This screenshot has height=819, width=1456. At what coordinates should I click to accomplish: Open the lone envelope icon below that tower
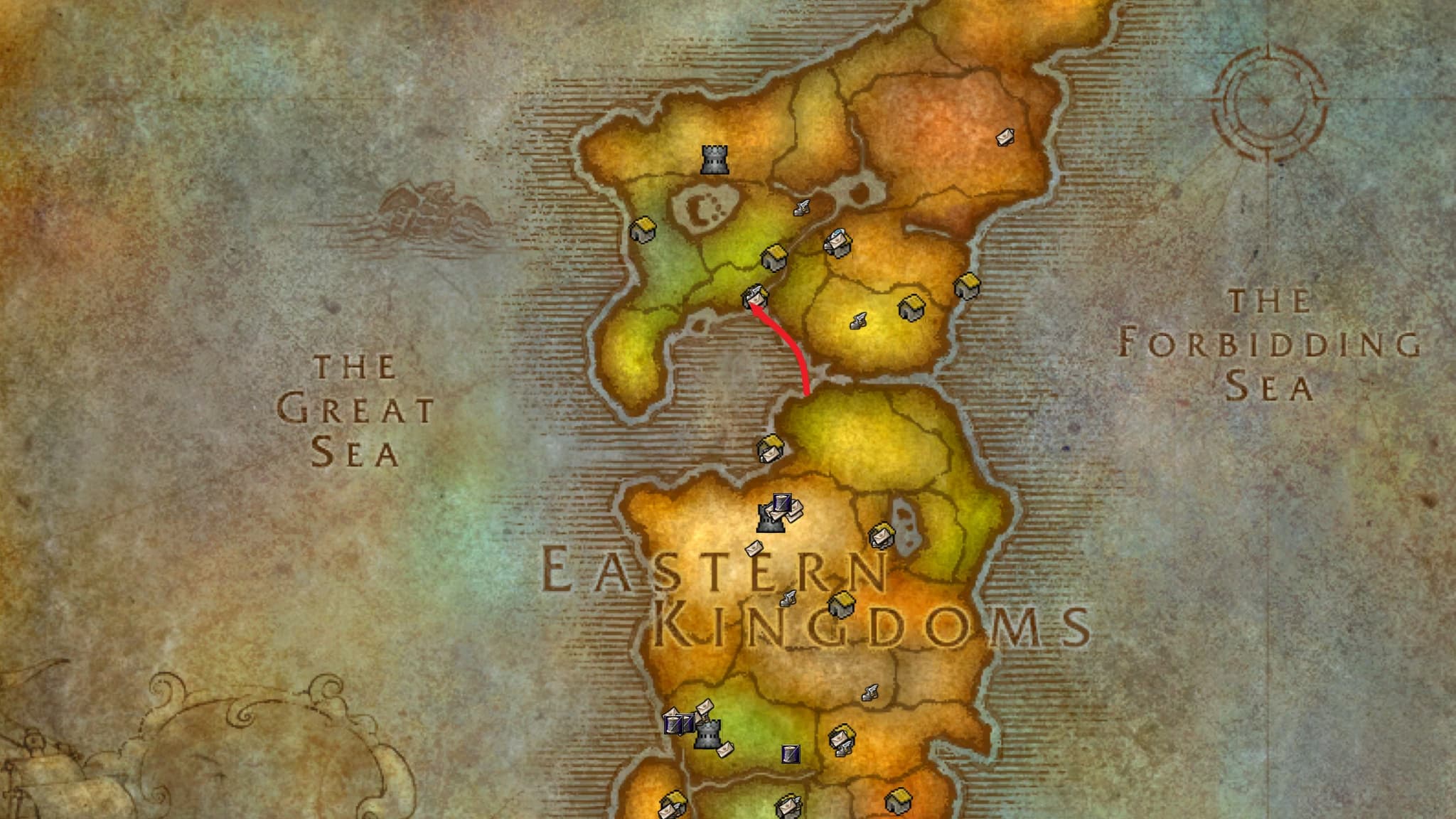click(x=754, y=549)
